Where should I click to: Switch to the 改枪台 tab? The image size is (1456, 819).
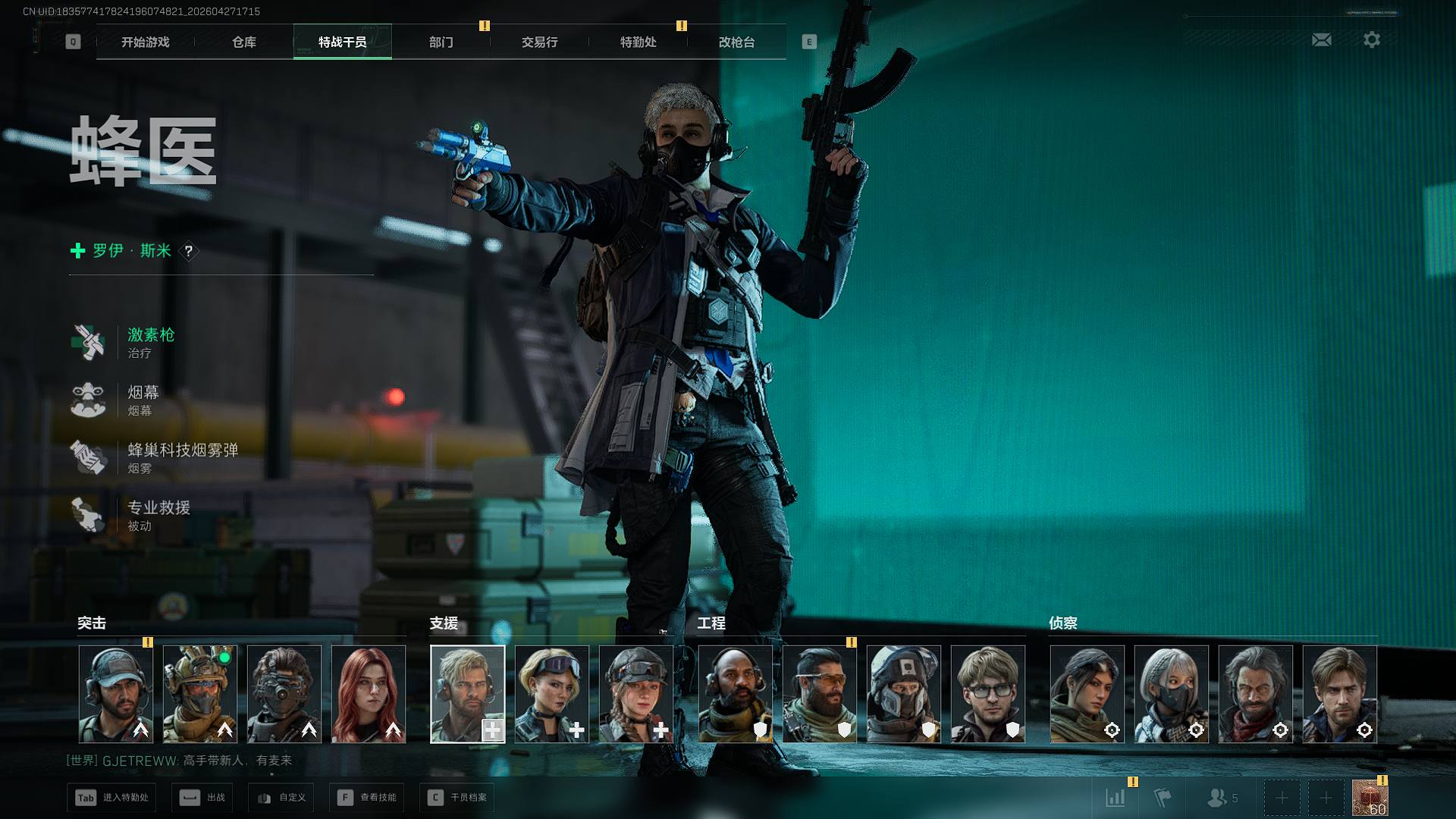click(736, 42)
